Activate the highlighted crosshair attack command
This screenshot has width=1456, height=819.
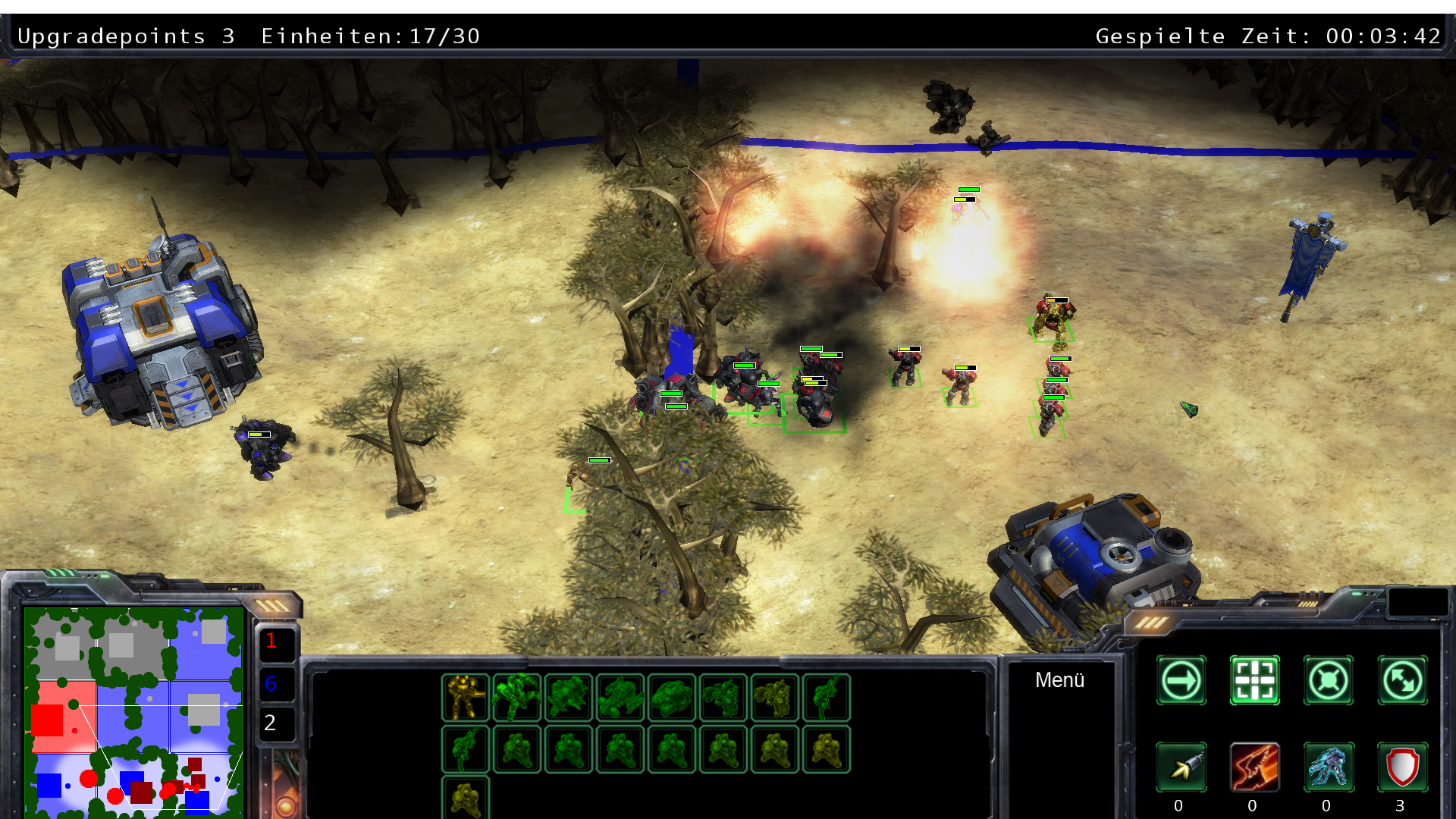tap(1254, 680)
